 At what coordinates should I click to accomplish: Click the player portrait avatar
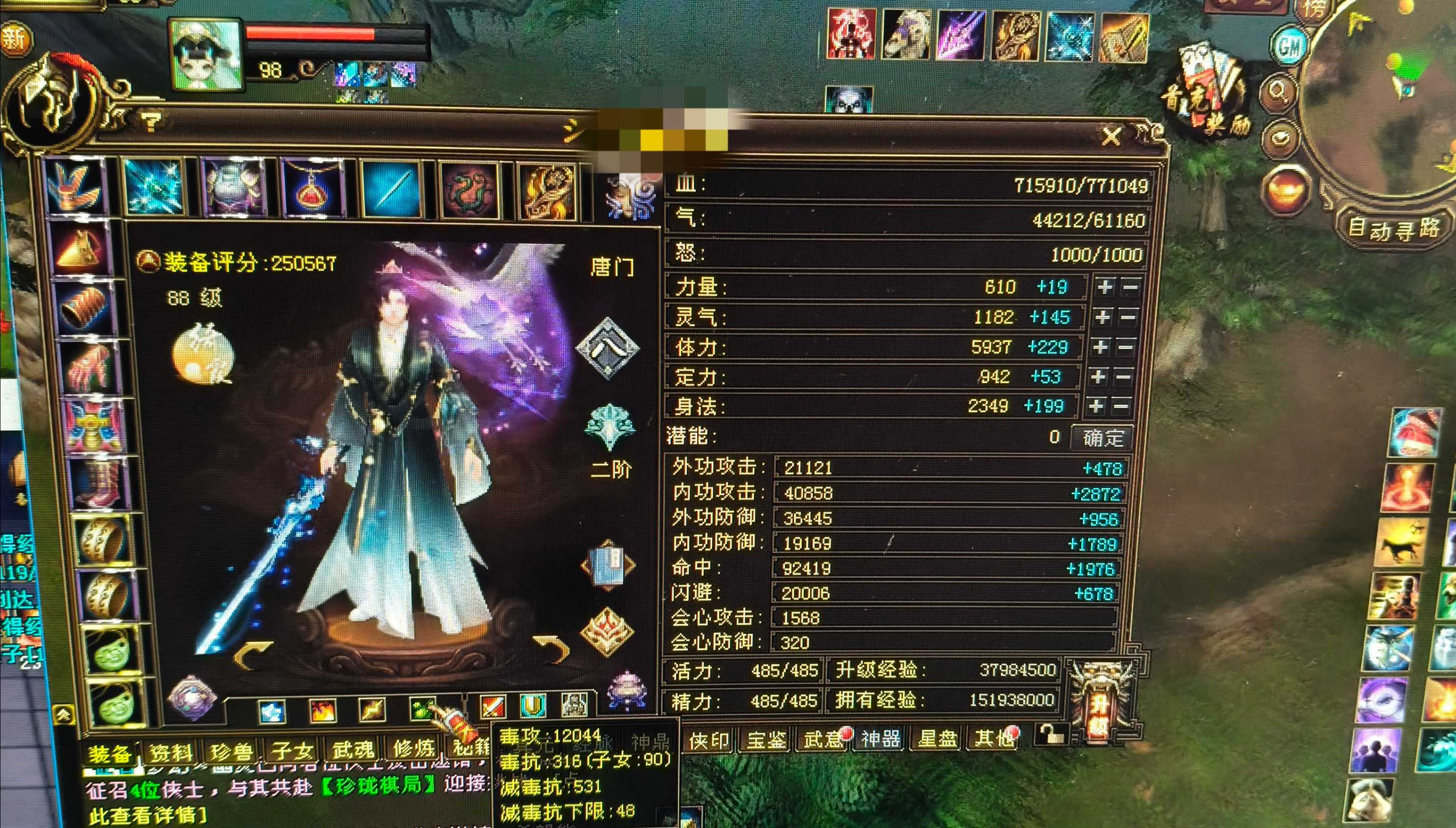206,55
